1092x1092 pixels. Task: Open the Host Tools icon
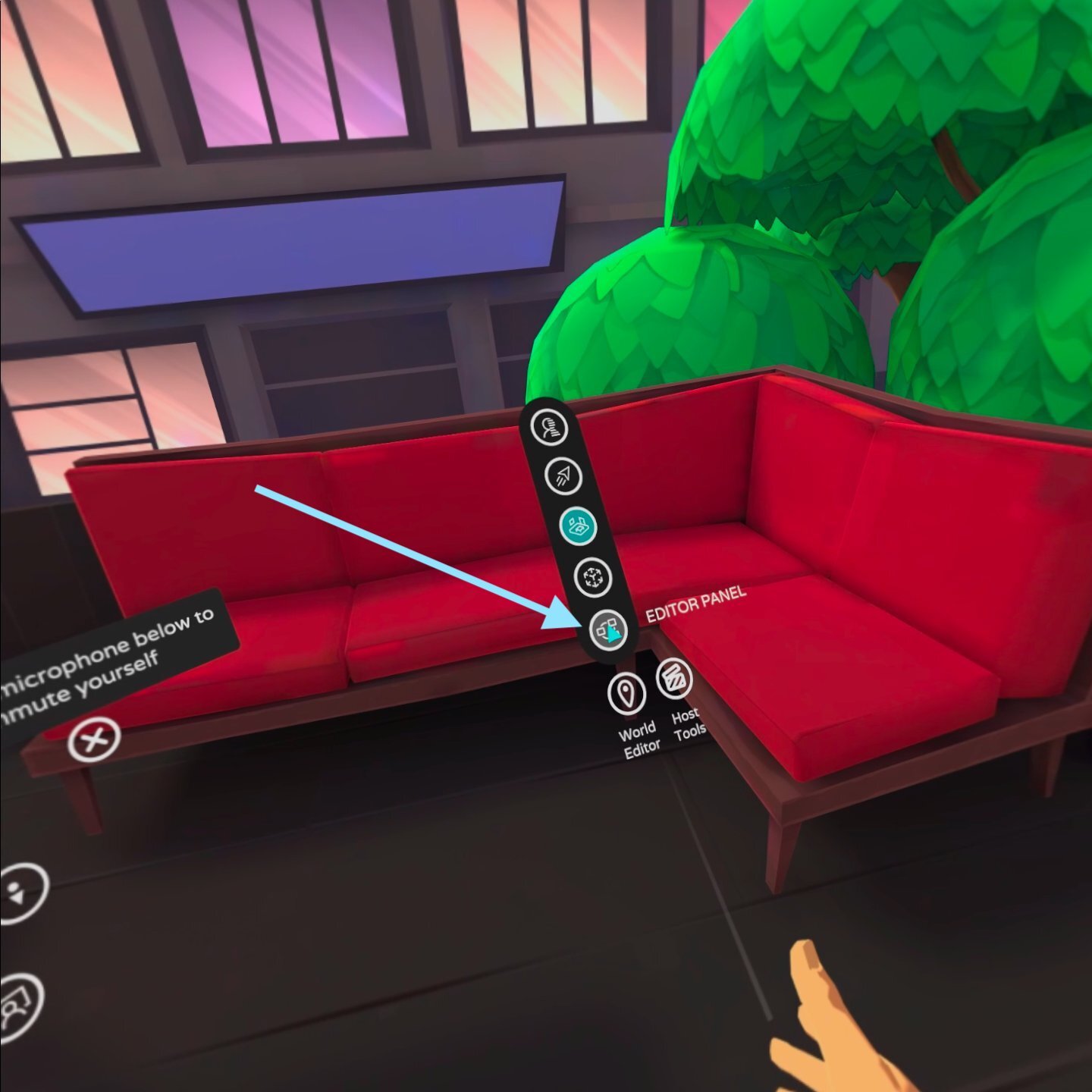coord(673,679)
